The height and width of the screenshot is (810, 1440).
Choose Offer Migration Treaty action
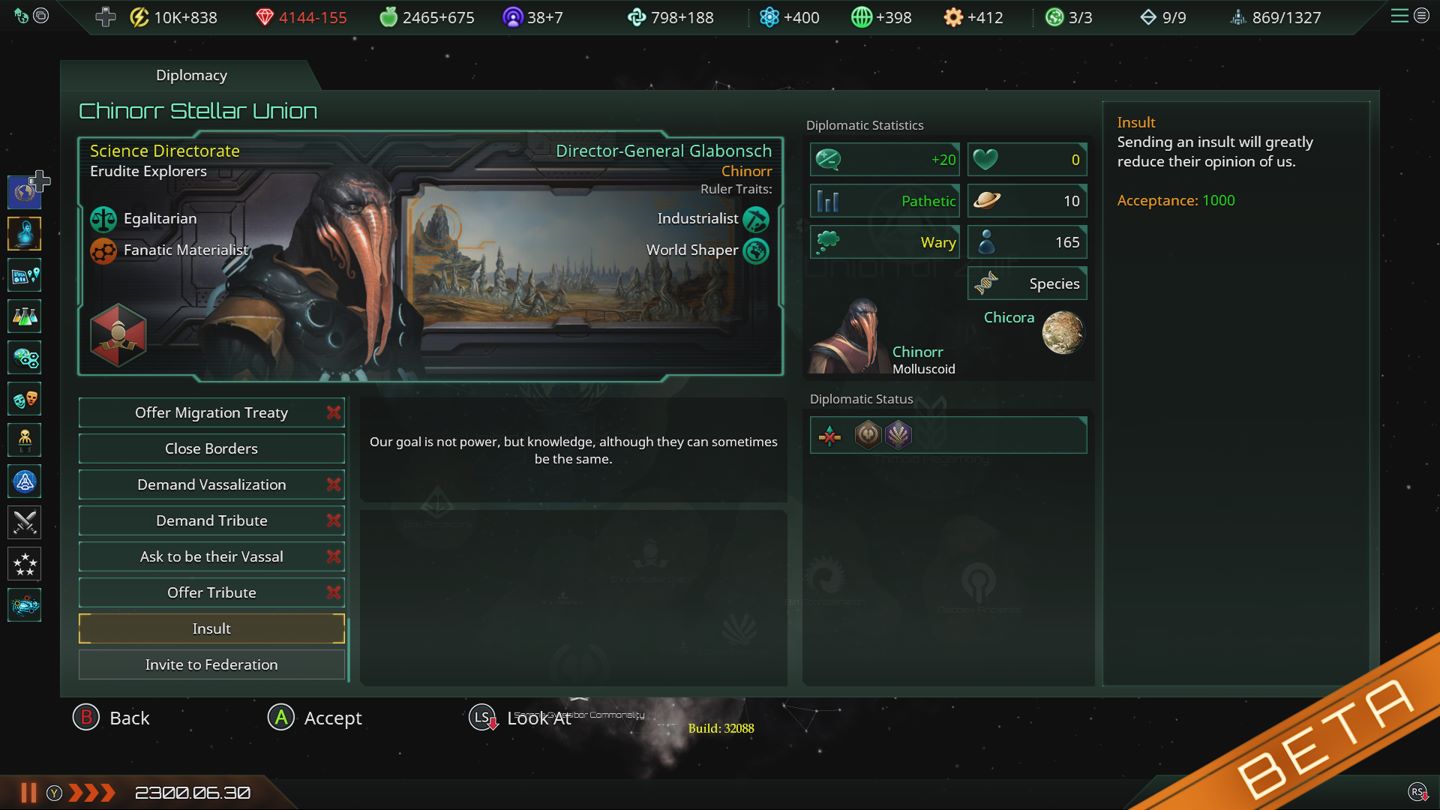[x=211, y=412]
